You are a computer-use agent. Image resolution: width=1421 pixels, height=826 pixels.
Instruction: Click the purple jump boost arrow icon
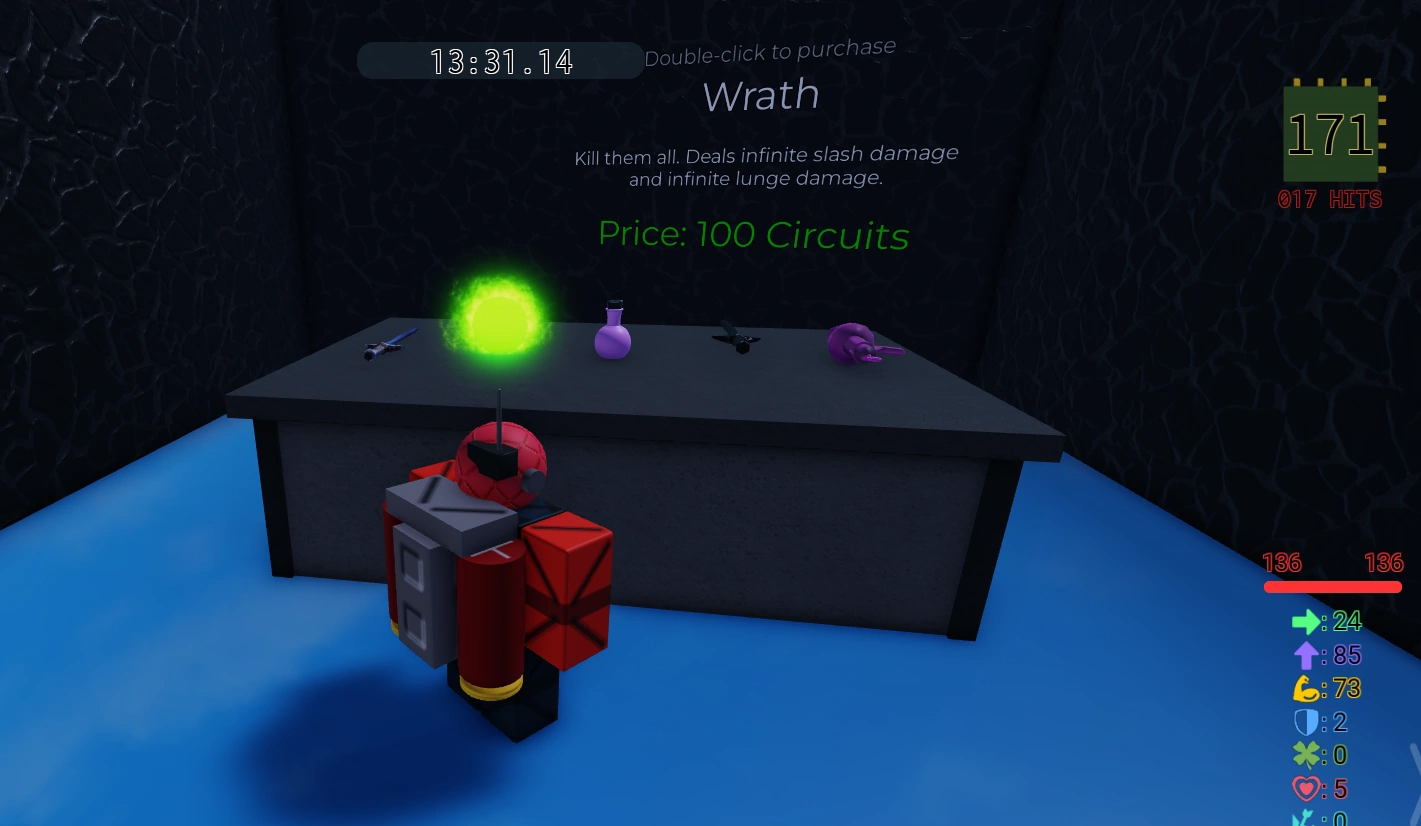click(x=1306, y=655)
